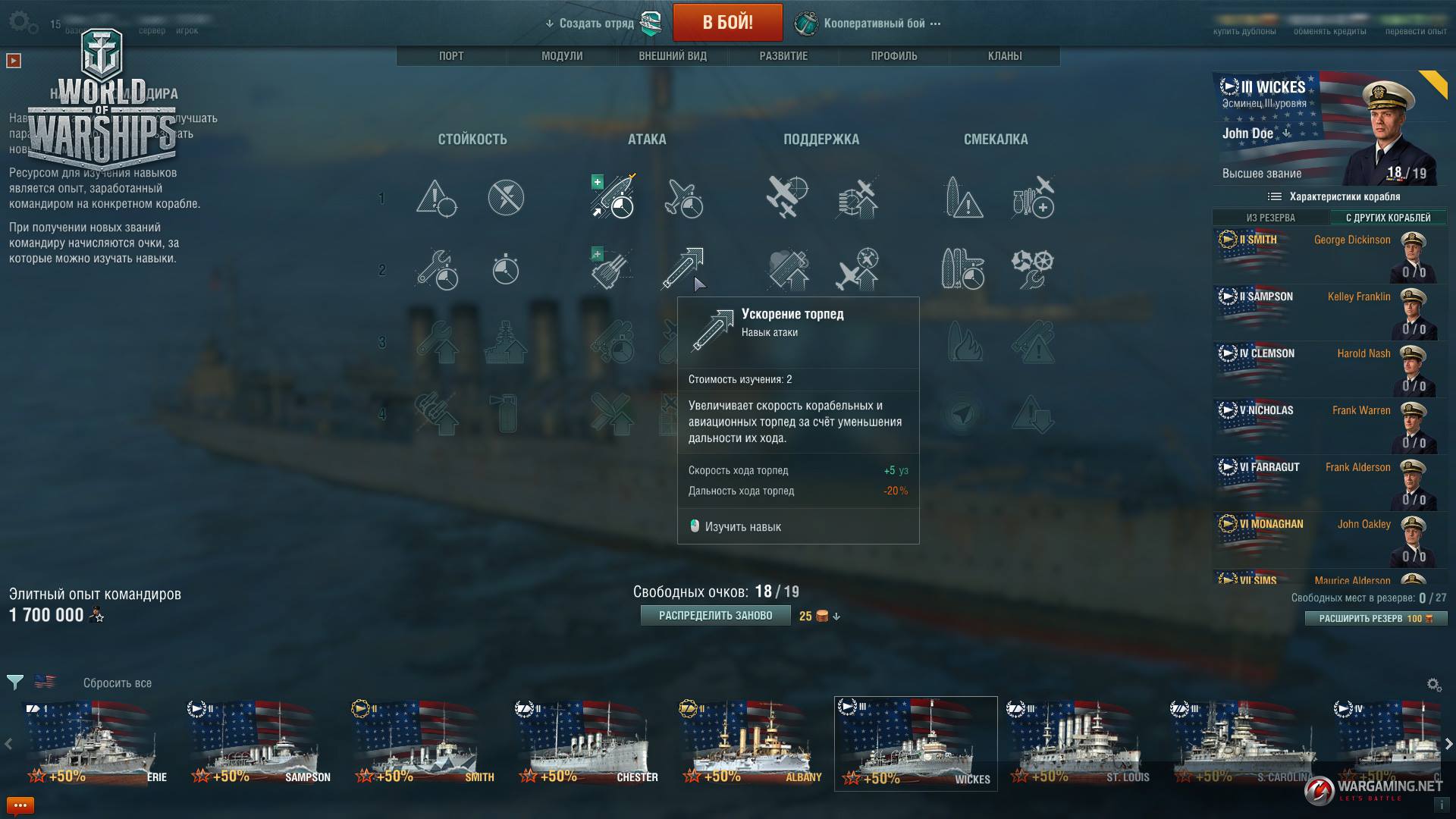Click Сбросить все to reset ship filters
Viewport: 1456px width, 819px height.
click(118, 683)
